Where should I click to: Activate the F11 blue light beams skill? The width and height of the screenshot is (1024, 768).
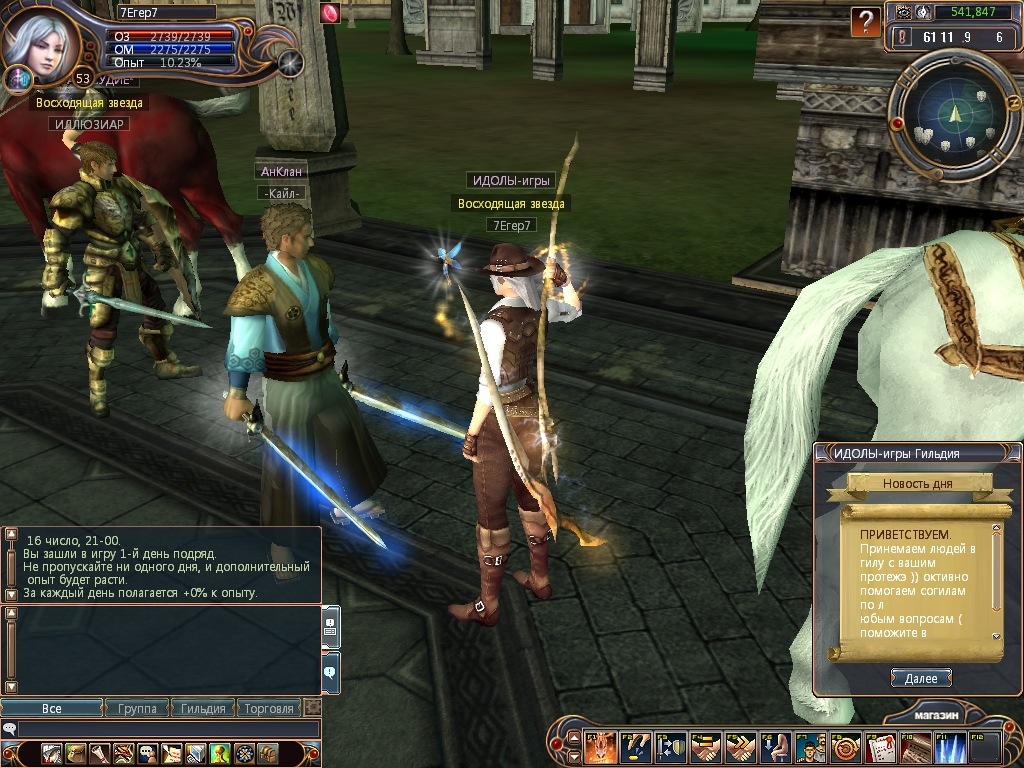tap(950, 748)
